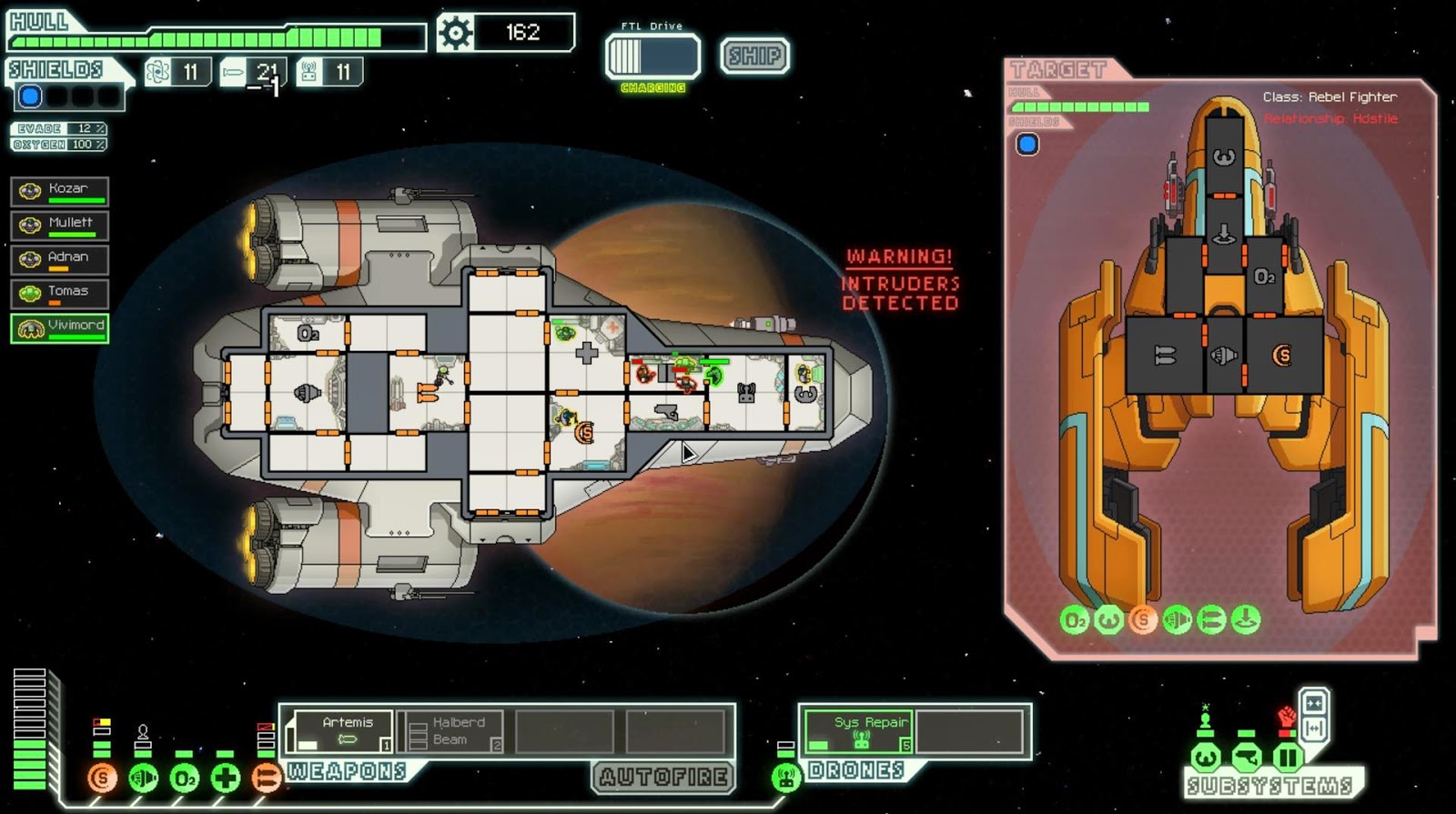The image size is (1456, 814).
Task: Click the drone control system icon
Action: click(786, 778)
